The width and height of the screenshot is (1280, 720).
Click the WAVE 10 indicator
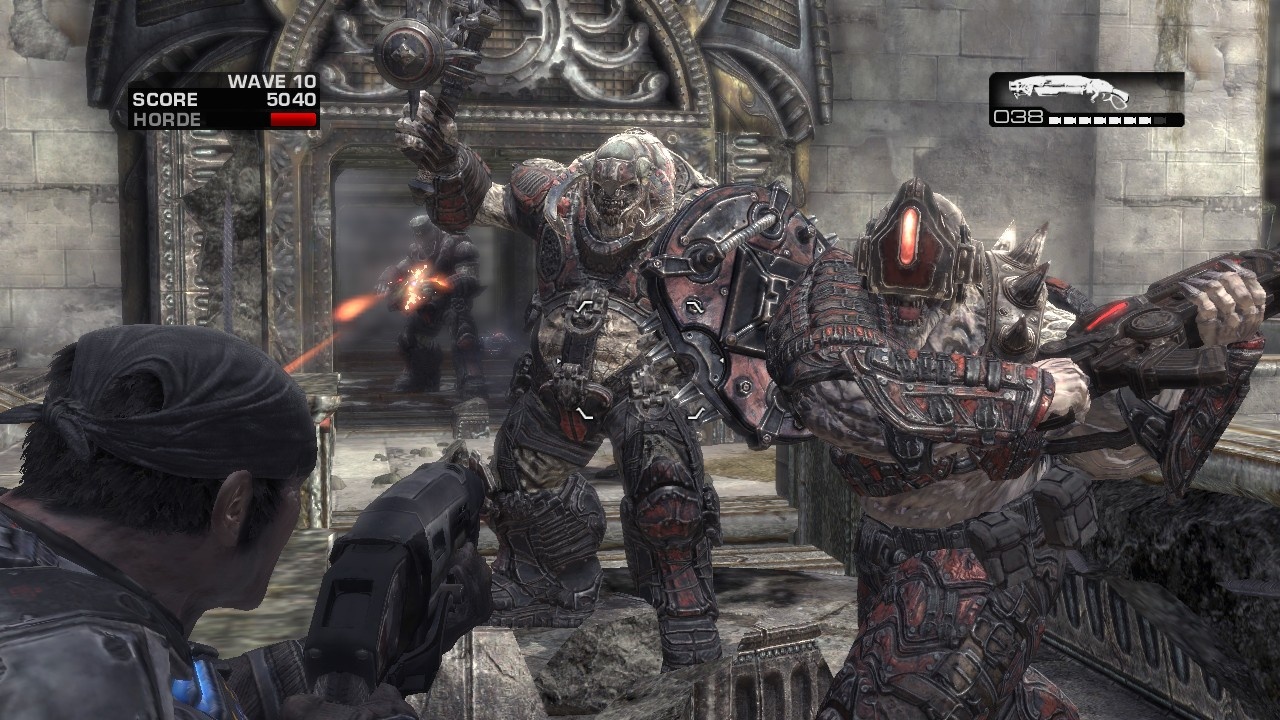coord(273,81)
